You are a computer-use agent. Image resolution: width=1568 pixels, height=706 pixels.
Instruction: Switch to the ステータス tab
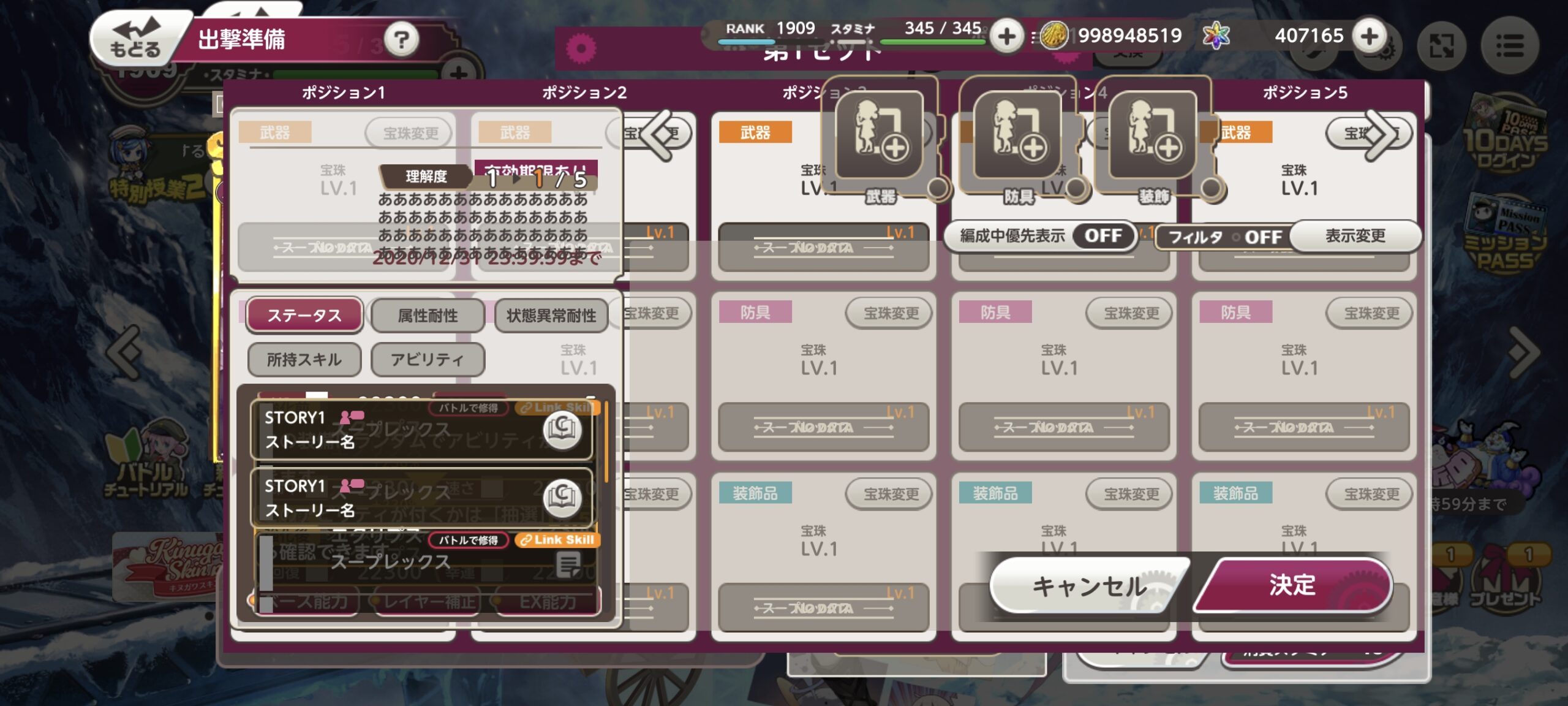click(304, 316)
